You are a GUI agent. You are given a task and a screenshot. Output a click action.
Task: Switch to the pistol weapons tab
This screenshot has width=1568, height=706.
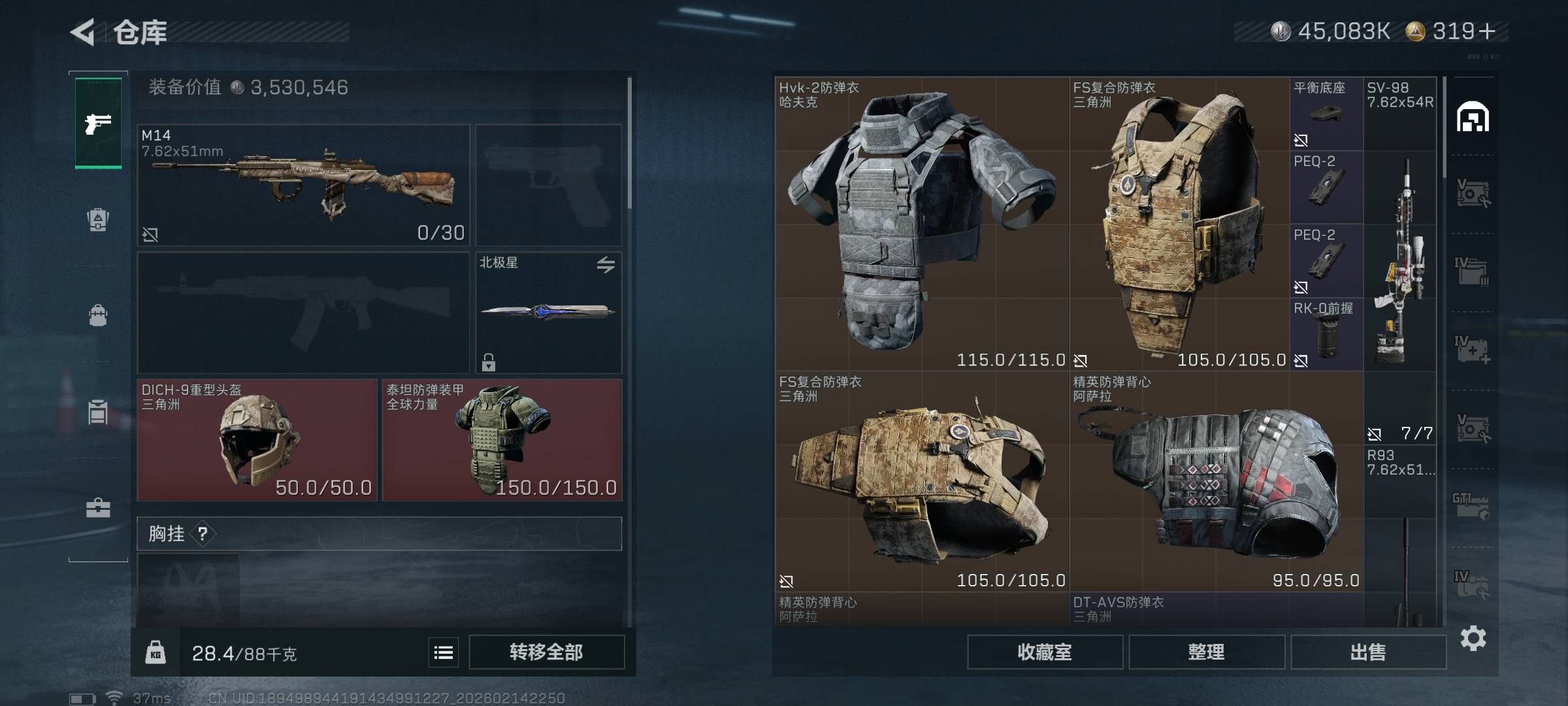click(x=98, y=123)
